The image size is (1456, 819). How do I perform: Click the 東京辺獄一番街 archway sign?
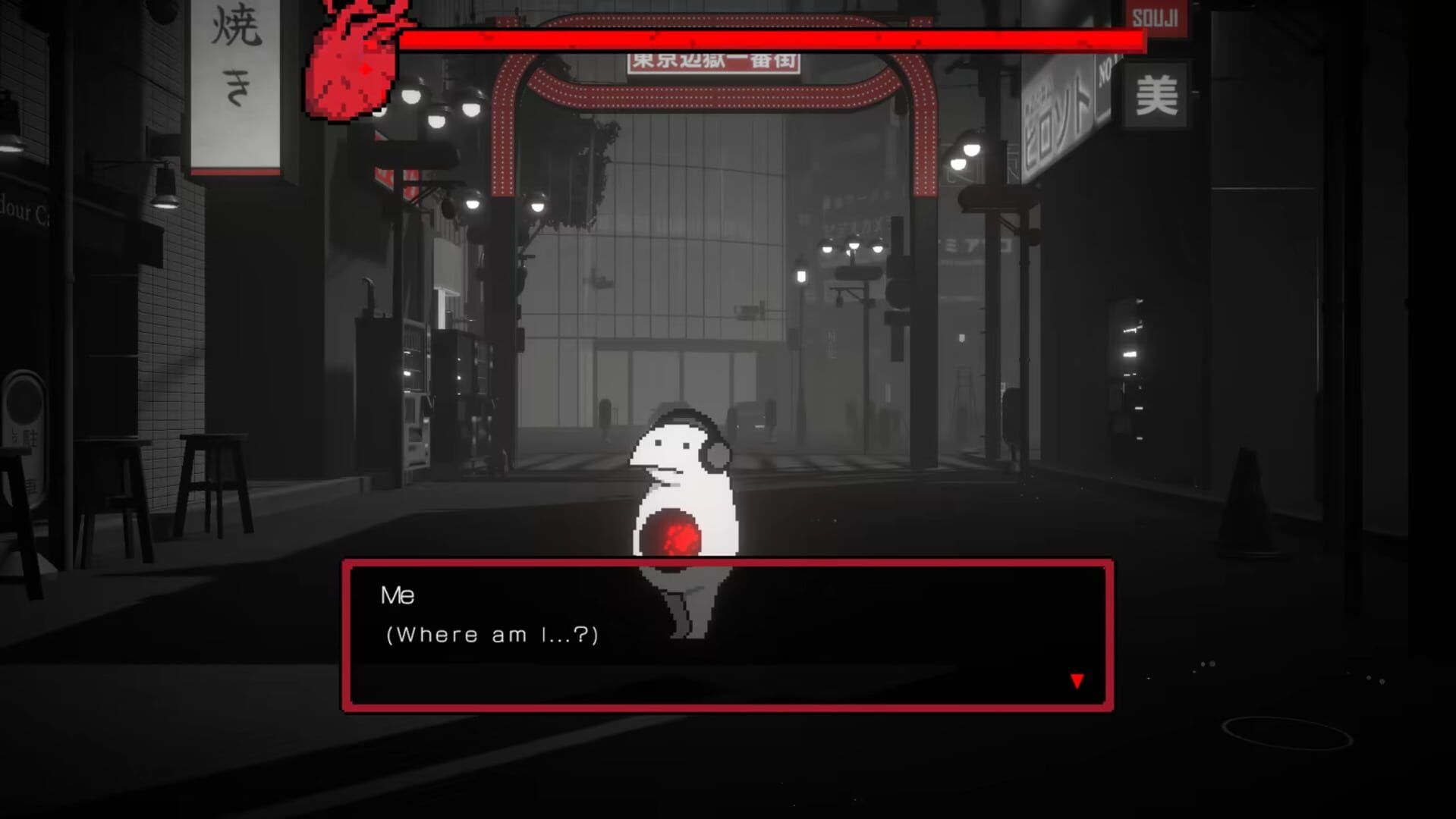coord(716,61)
